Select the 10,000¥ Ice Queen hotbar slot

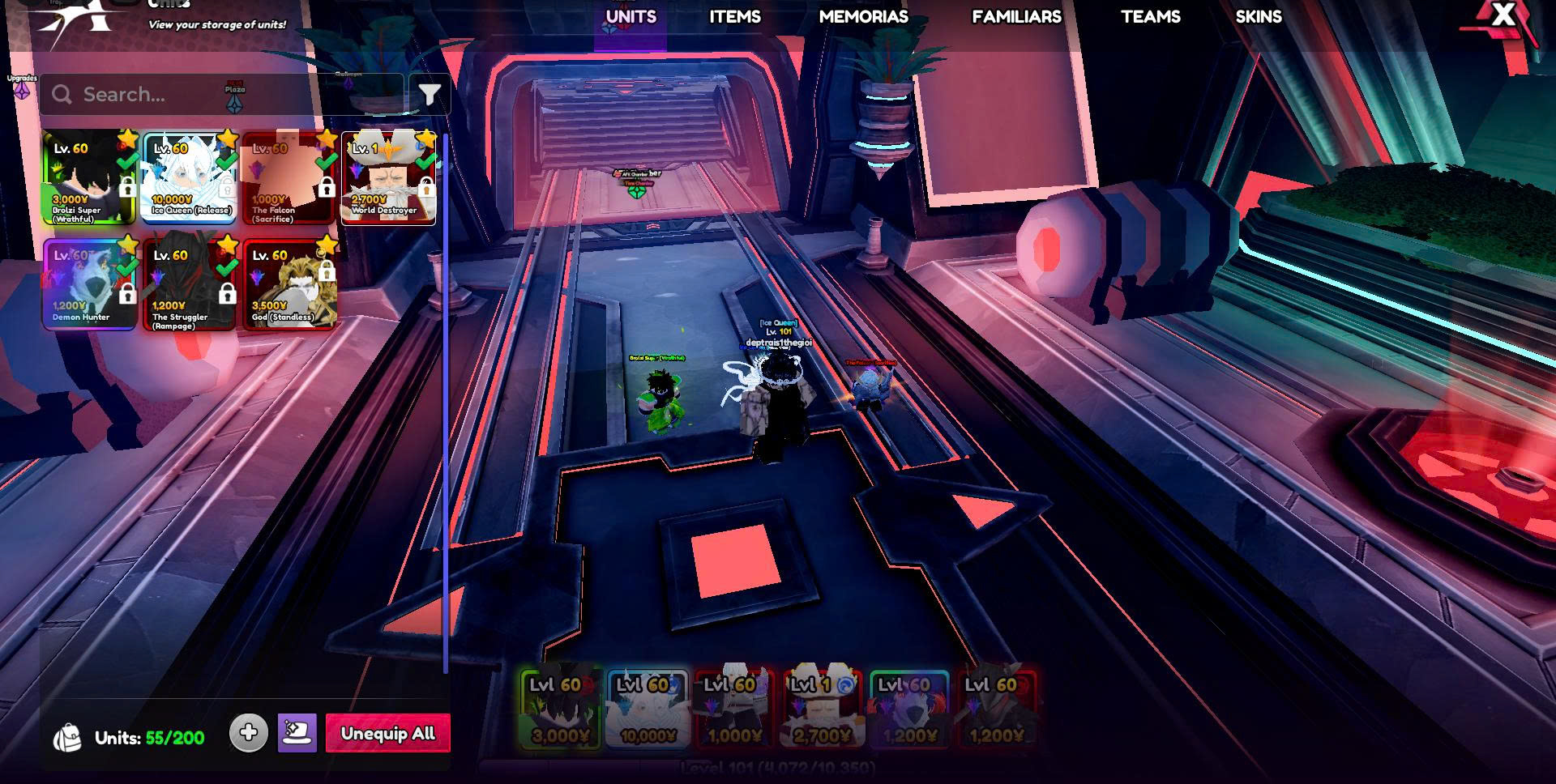point(648,709)
